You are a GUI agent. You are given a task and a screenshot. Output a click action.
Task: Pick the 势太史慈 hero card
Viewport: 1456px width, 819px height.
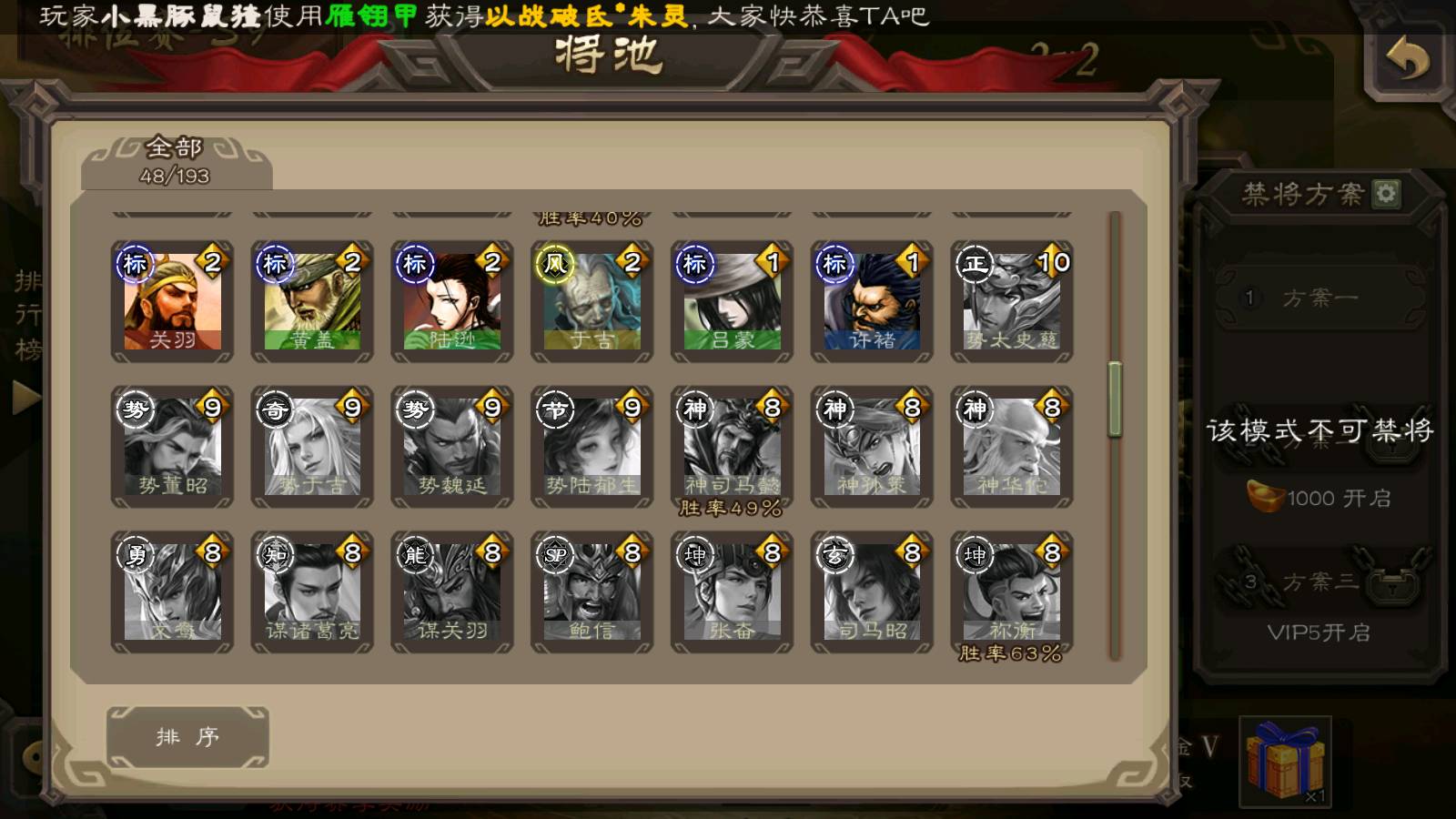(x=1012, y=302)
